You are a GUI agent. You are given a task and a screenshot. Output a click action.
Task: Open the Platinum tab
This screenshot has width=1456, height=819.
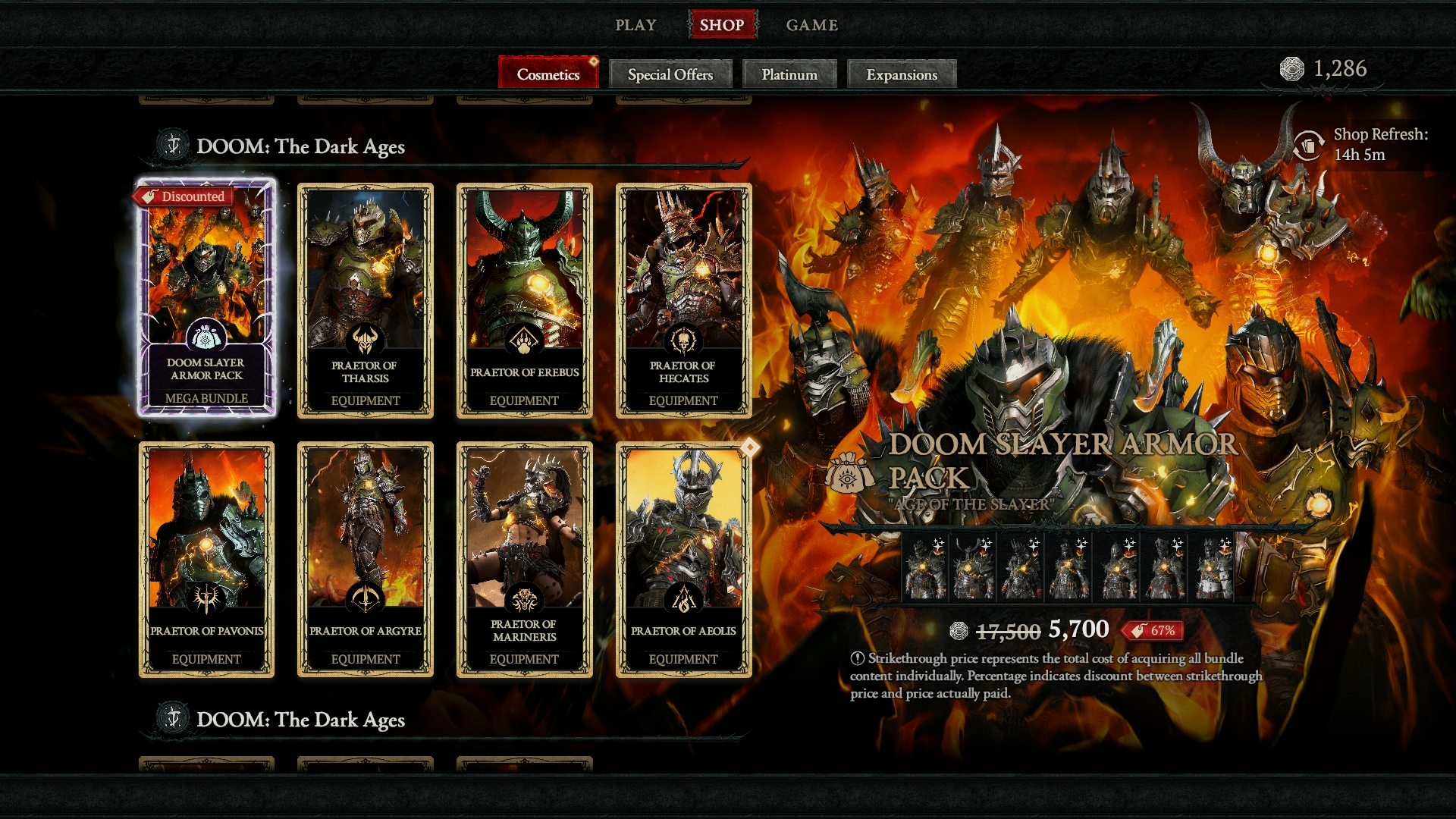pos(789,74)
